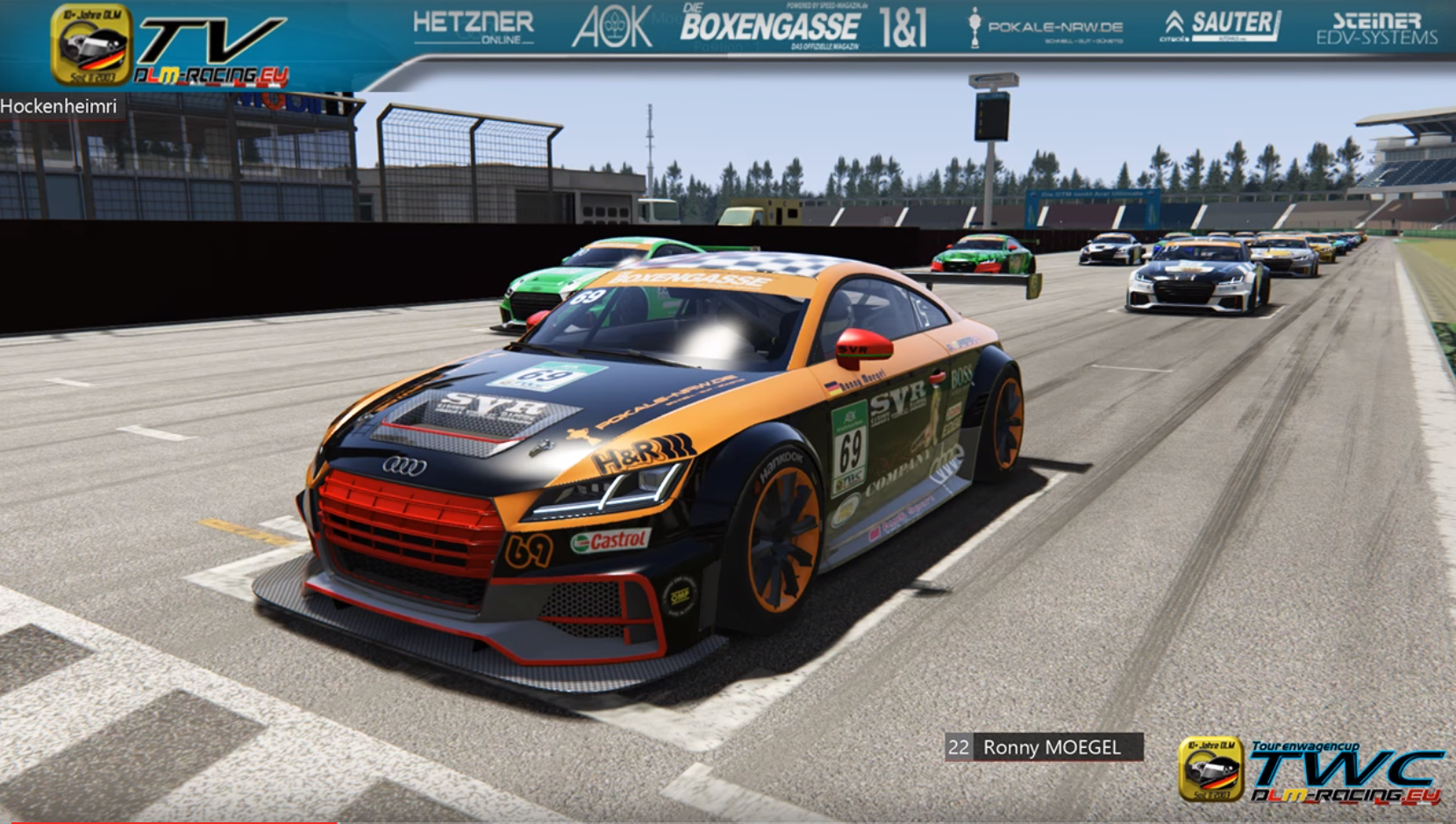Screen dimensions: 1456x824
Task: Click the Steiner EDV-Systems sponsor logo
Action: (1376, 29)
